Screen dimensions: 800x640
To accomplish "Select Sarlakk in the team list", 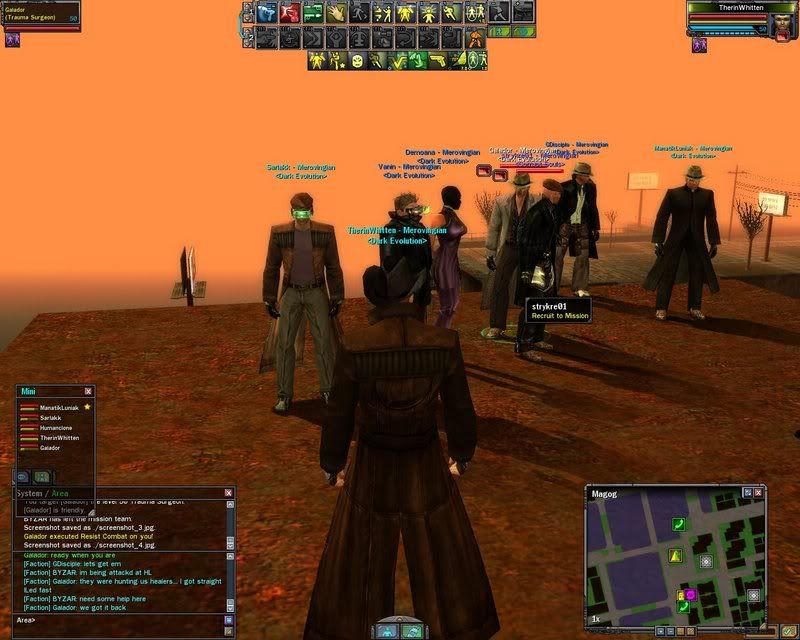I will point(51,418).
